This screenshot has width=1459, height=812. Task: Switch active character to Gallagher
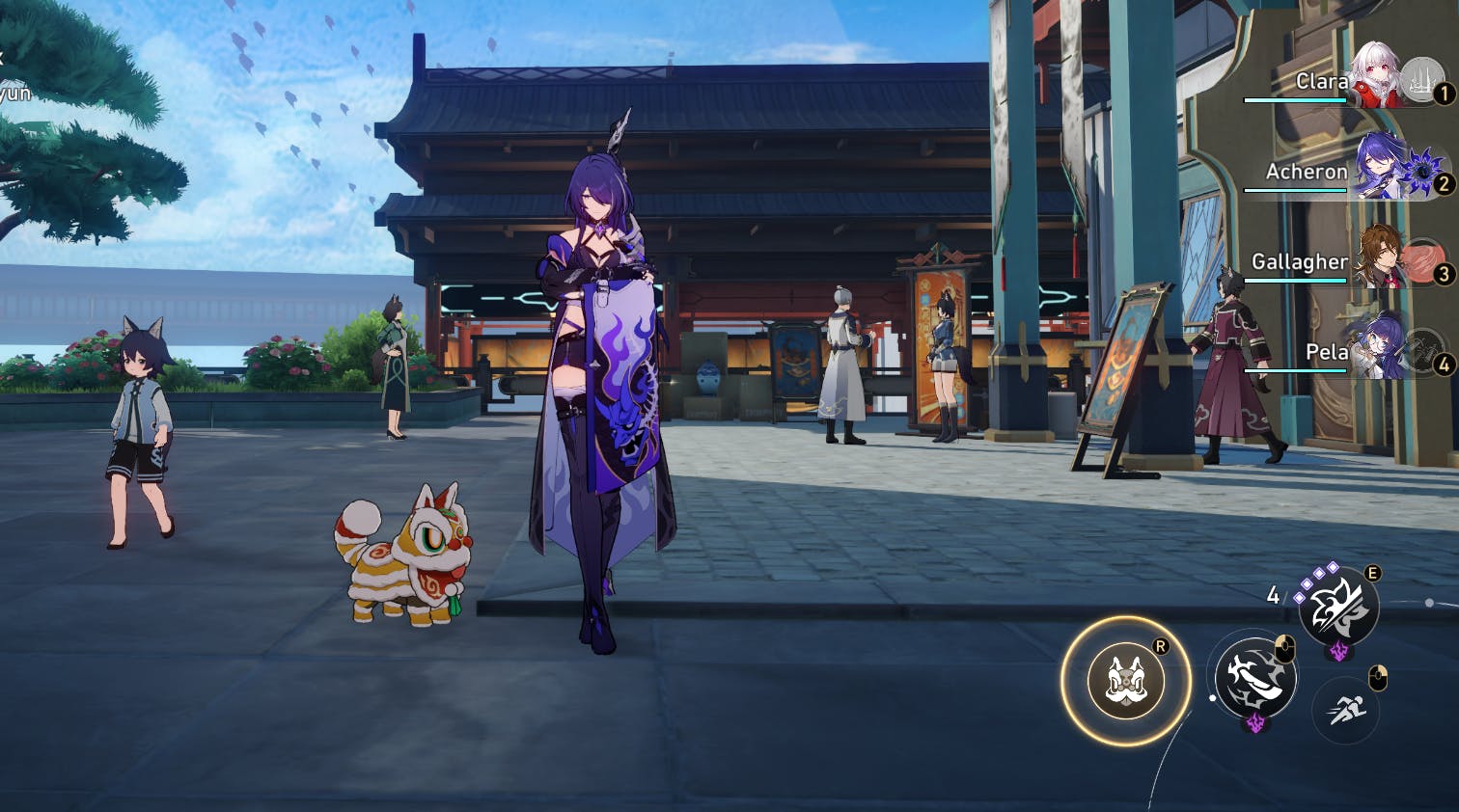1382,257
